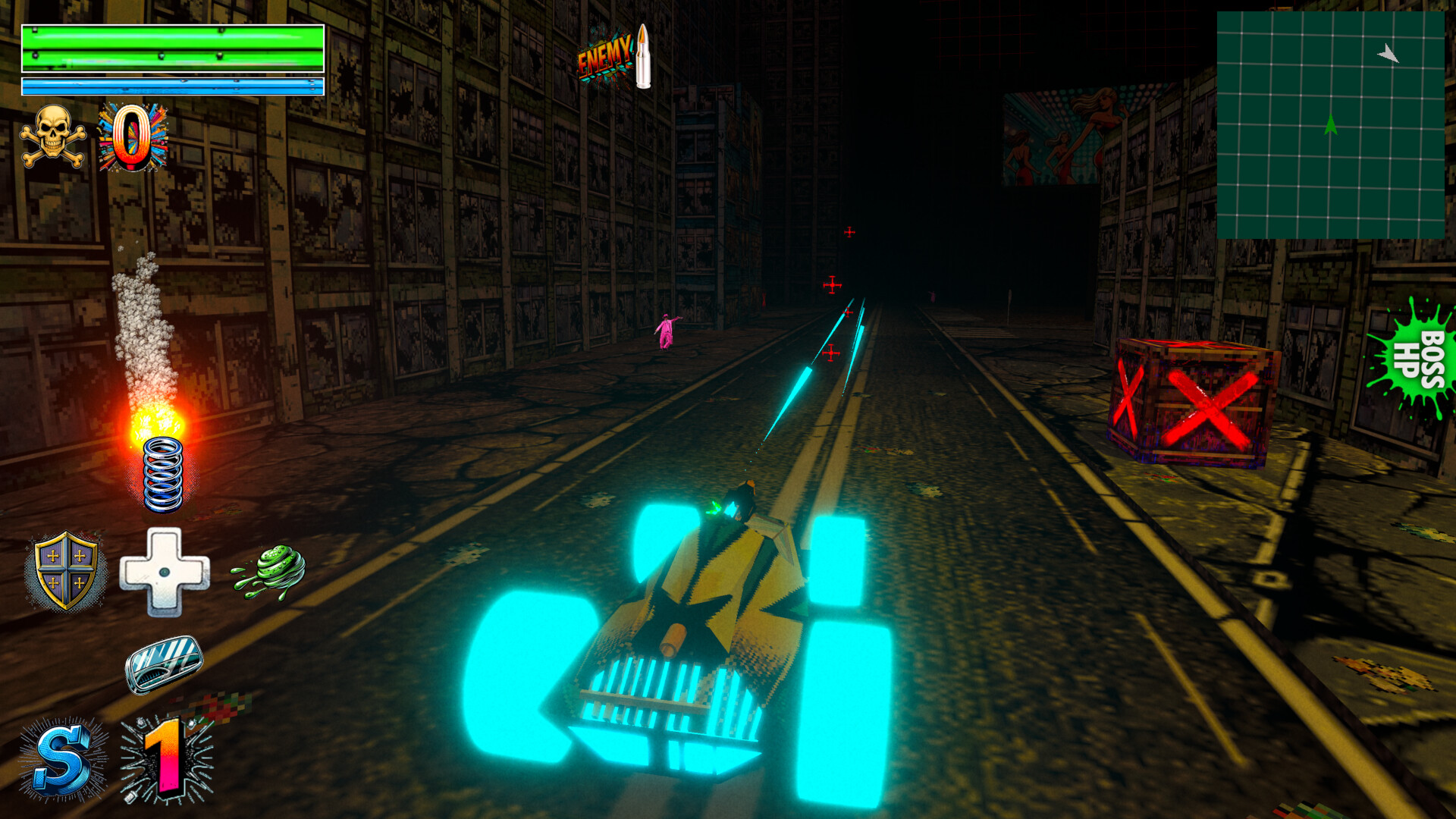Click the bullet icon beside ENEMY label
Screen dimensions: 1456x819
[643, 55]
